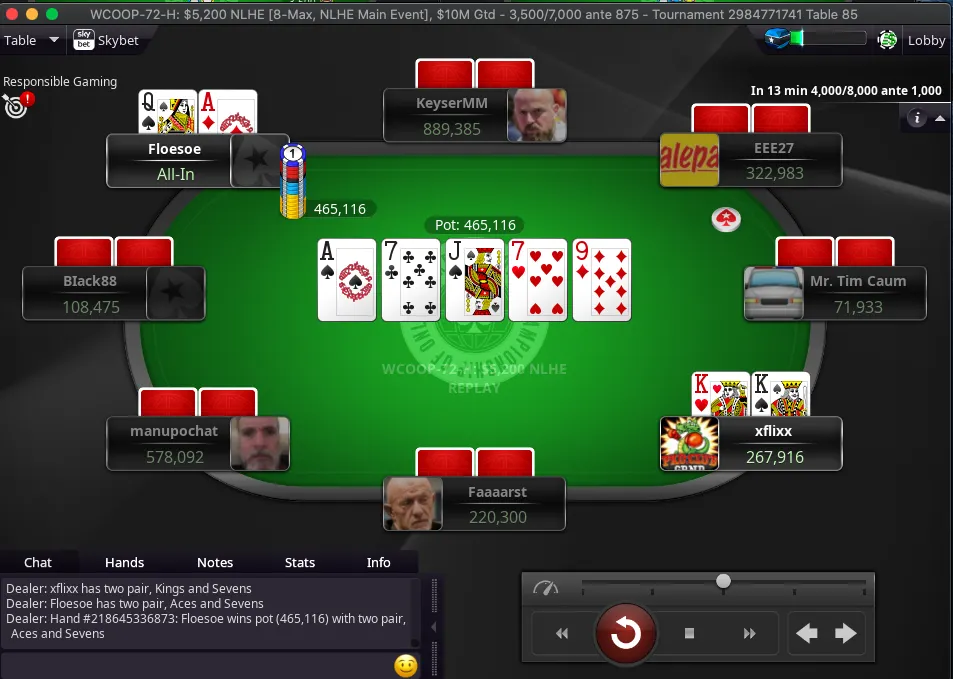Open the Table dropdown menu
The height and width of the screenshot is (679, 953).
click(x=31, y=41)
